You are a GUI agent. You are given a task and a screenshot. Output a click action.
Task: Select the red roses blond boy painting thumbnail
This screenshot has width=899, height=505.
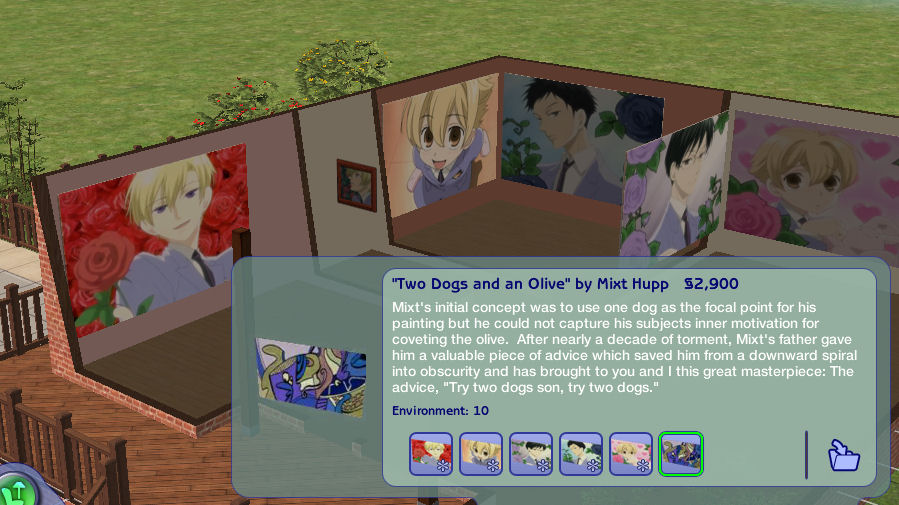[431, 454]
